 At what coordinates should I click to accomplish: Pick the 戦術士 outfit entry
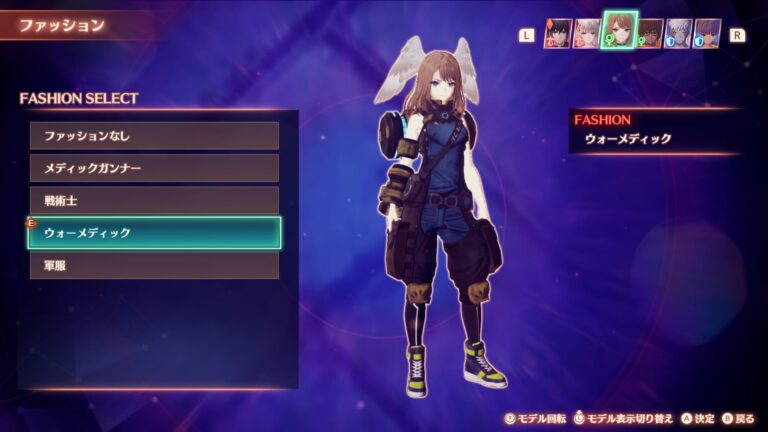coord(154,200)
